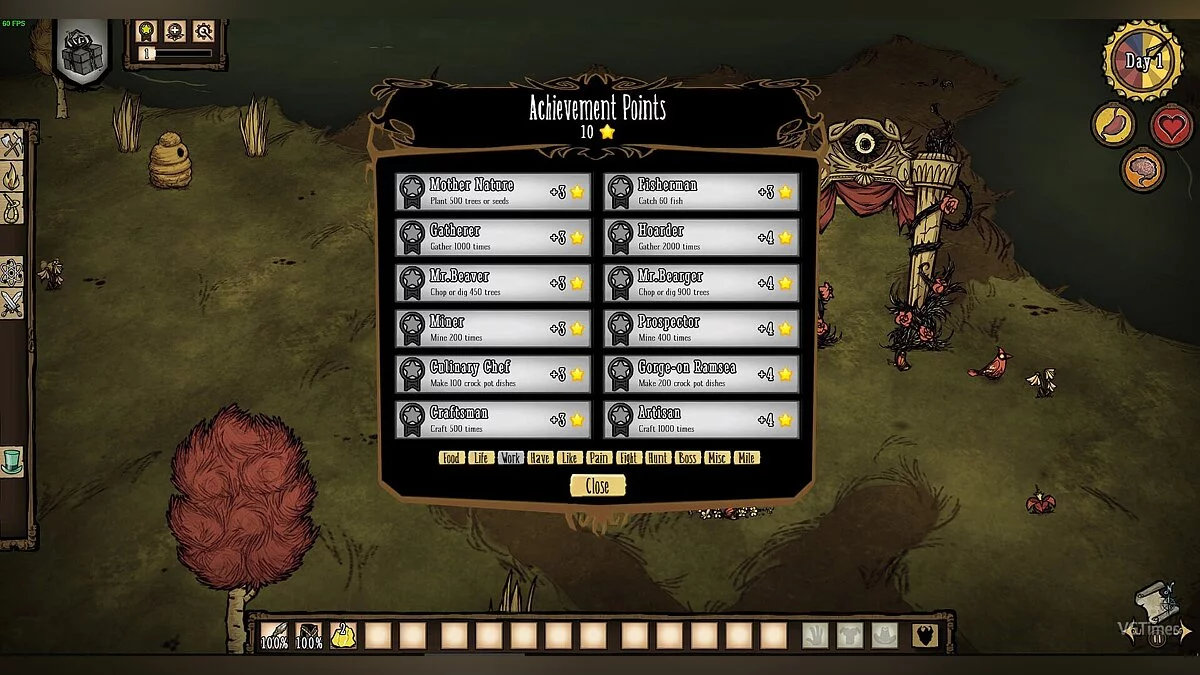Select the Boss achievements tab
This screenshot has width=1200, height=675.
pyautogui.click(x=687, y=458)
